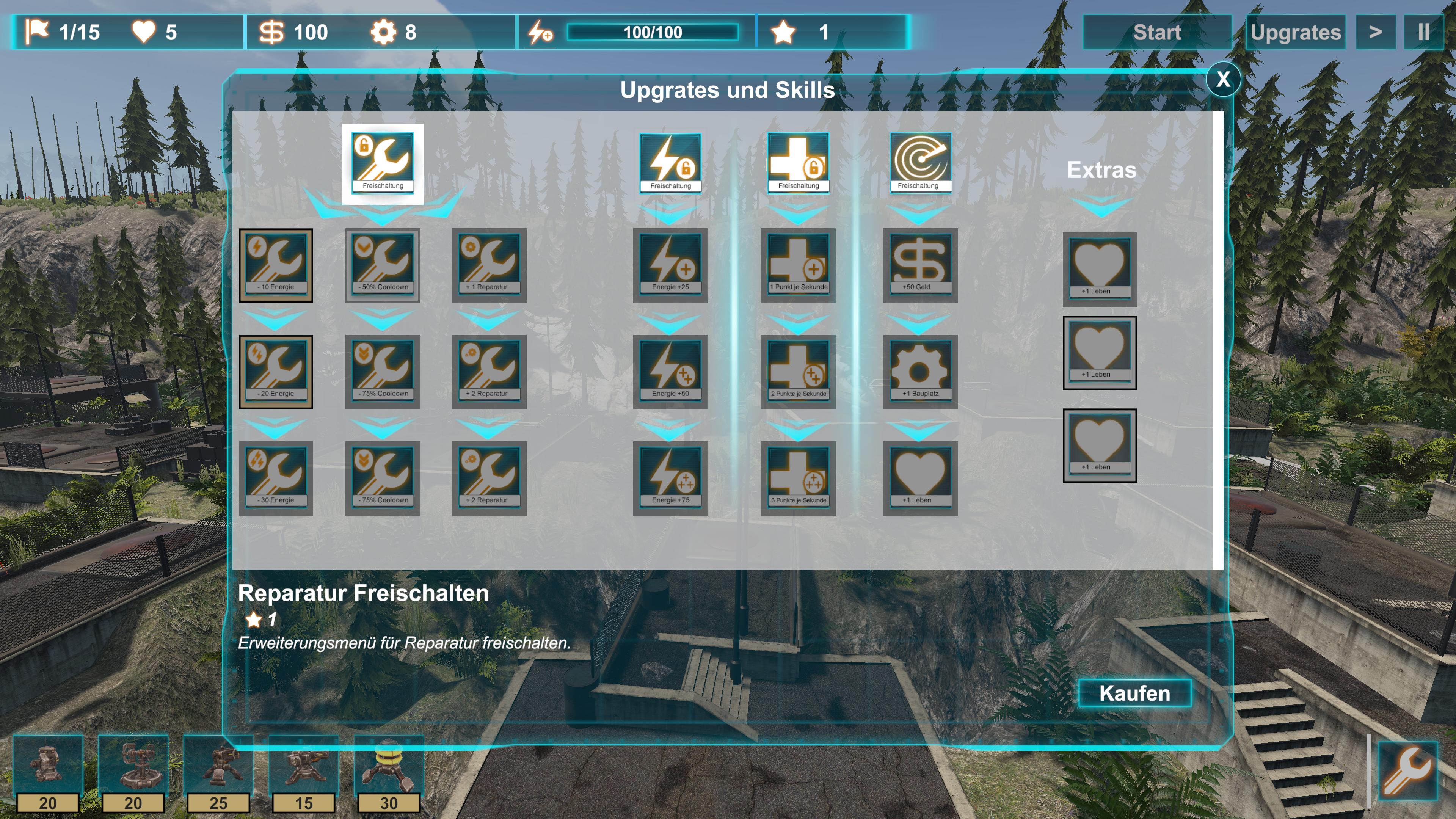Image resolution: width=1456 pixels, height=819 pixels.
Task: Start the wave with the Start button
Action: tap(1156, 33)
